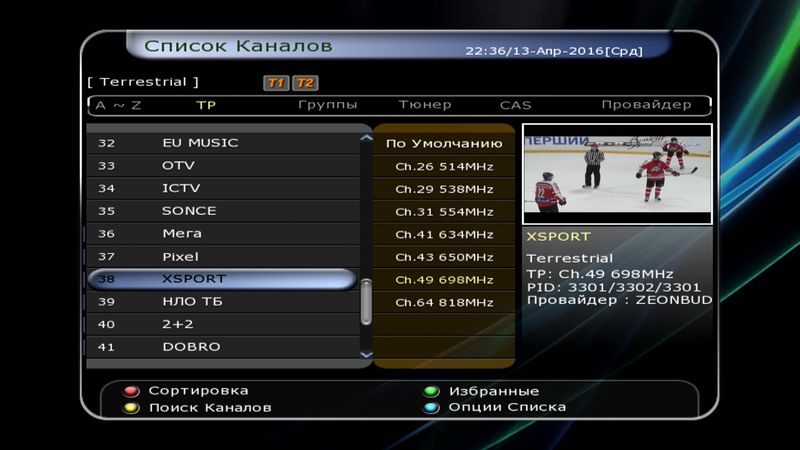Screen dimensions: 800x450
Task: Choose the По Умолчанию transponder entry
Action: point(444,144)
